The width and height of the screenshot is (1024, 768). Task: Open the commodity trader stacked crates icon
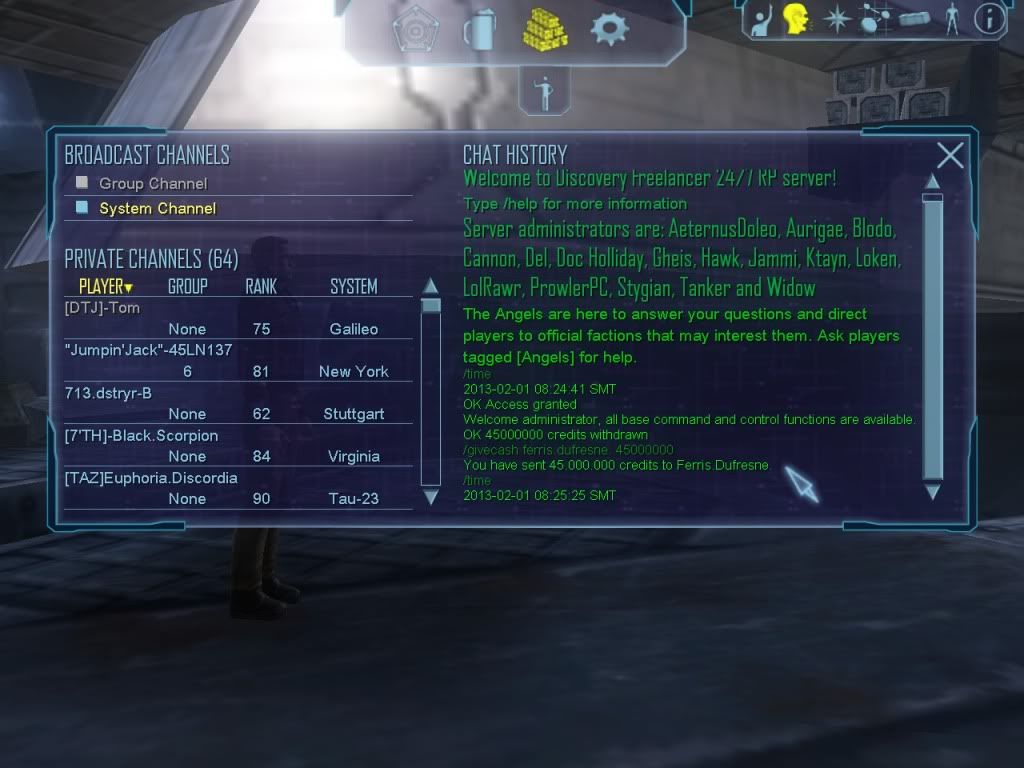tap(544, 28)
